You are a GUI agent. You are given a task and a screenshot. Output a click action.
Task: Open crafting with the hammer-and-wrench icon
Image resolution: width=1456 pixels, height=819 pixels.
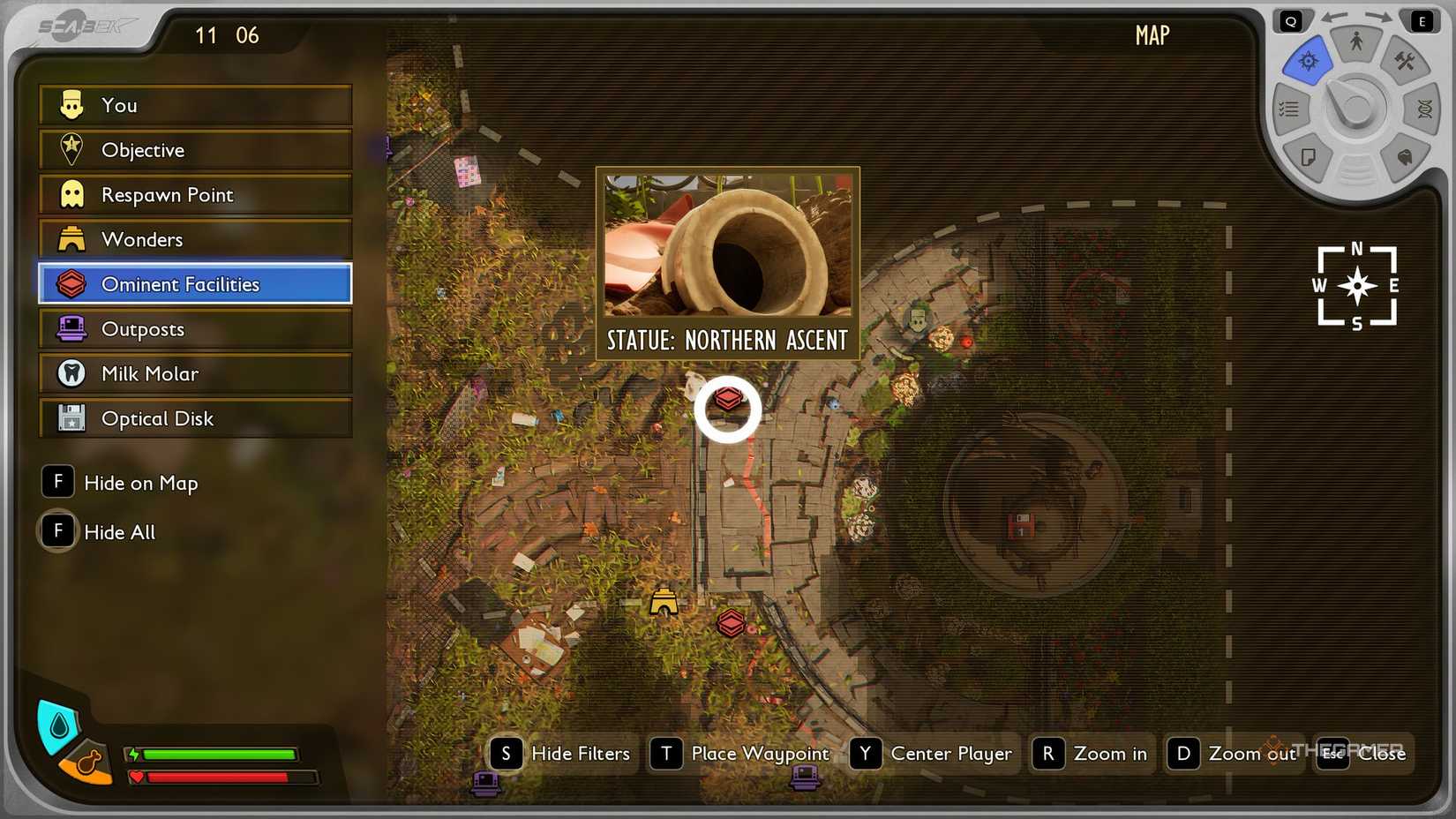tap(1404, 62)
